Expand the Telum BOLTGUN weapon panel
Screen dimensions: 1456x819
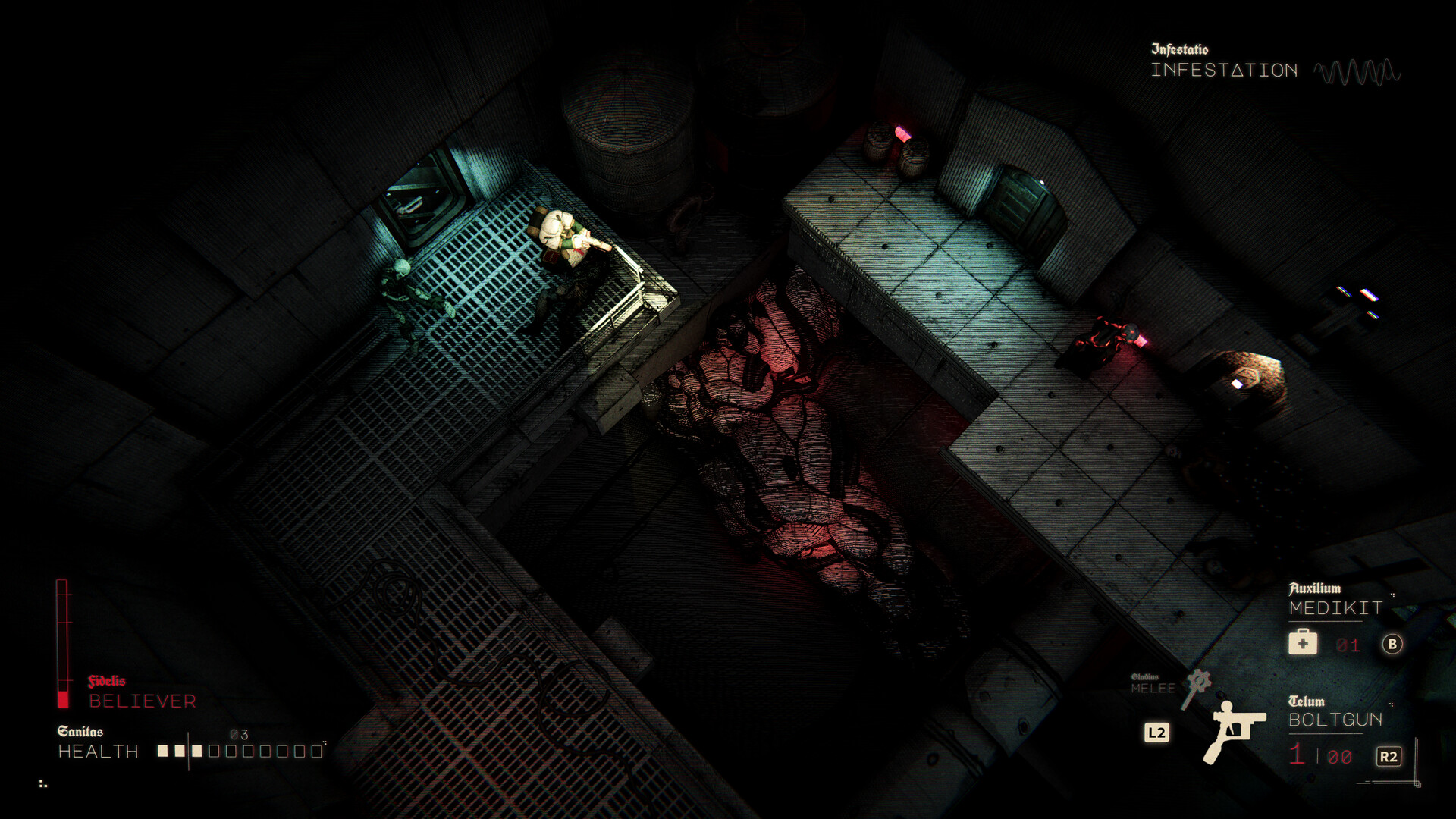pos(1335,720)
